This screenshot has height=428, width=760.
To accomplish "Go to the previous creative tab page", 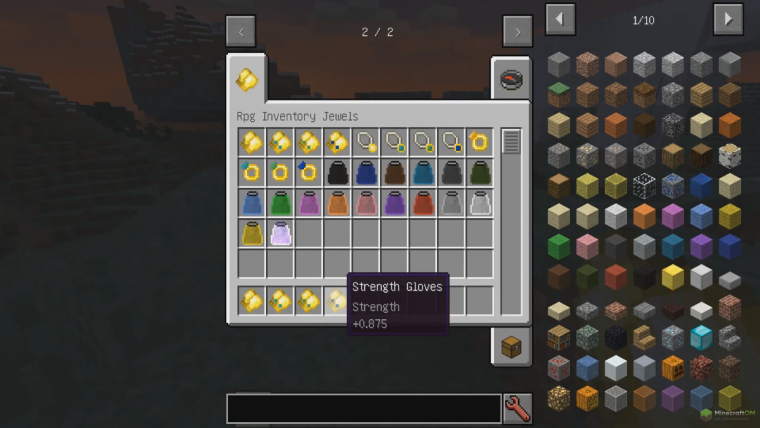I will click(x=240, y=31).
